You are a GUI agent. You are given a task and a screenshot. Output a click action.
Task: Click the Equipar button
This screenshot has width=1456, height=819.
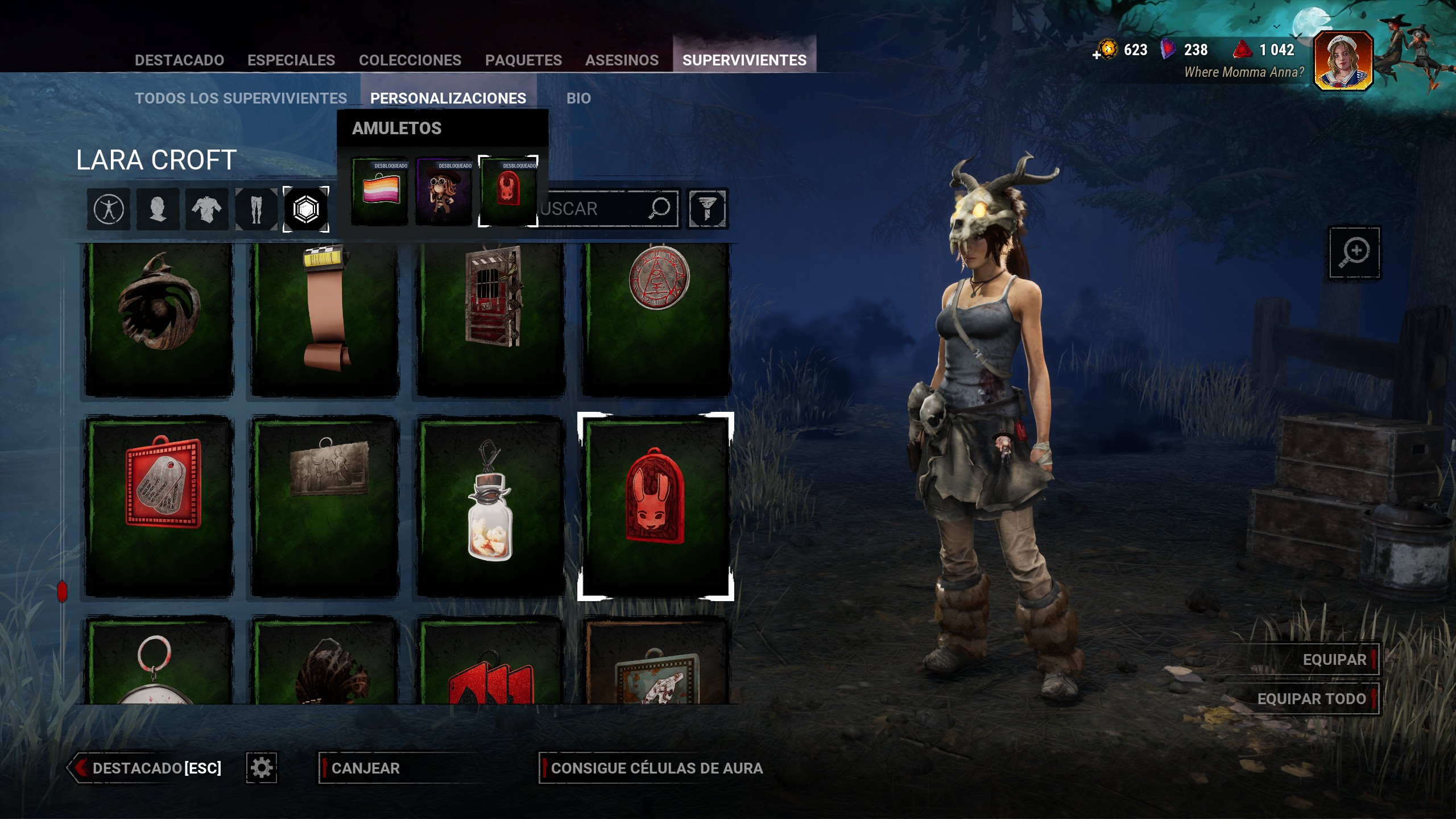(x=1334, y=660)
